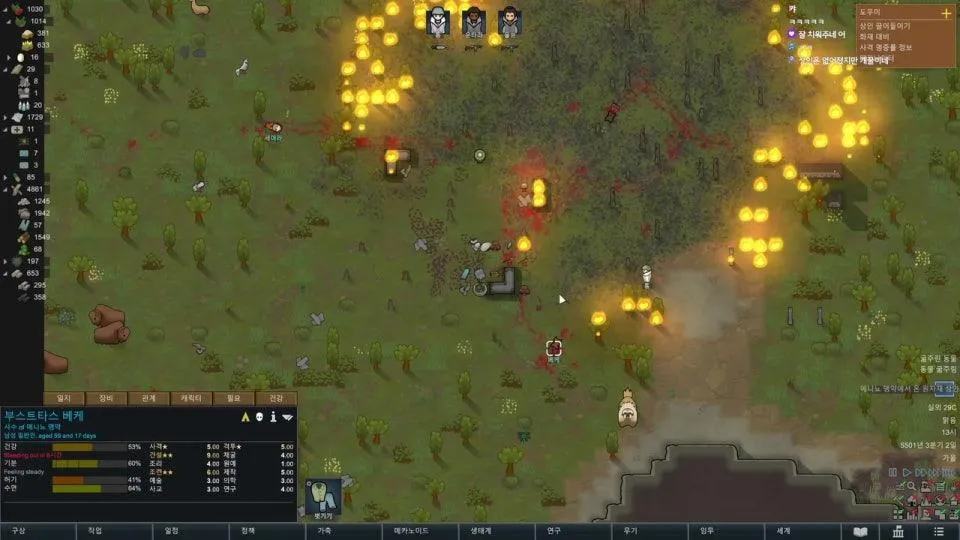Image resolution: width=960 pixels, height=540 pixels.
Task: Open the 임무 (Quests) menu
Action: [706, 531]
